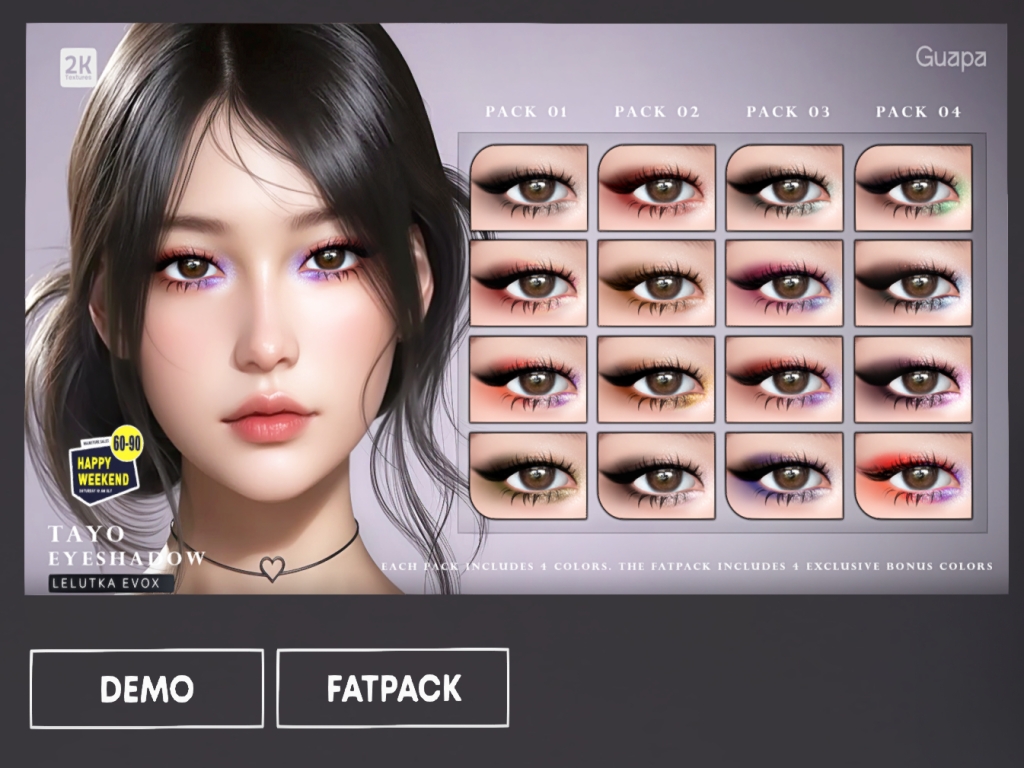Select the green-tinted eyeshadow swatch under Pack 04
The width and height of the screenshot is (1024, 768).
coord(913,187)
